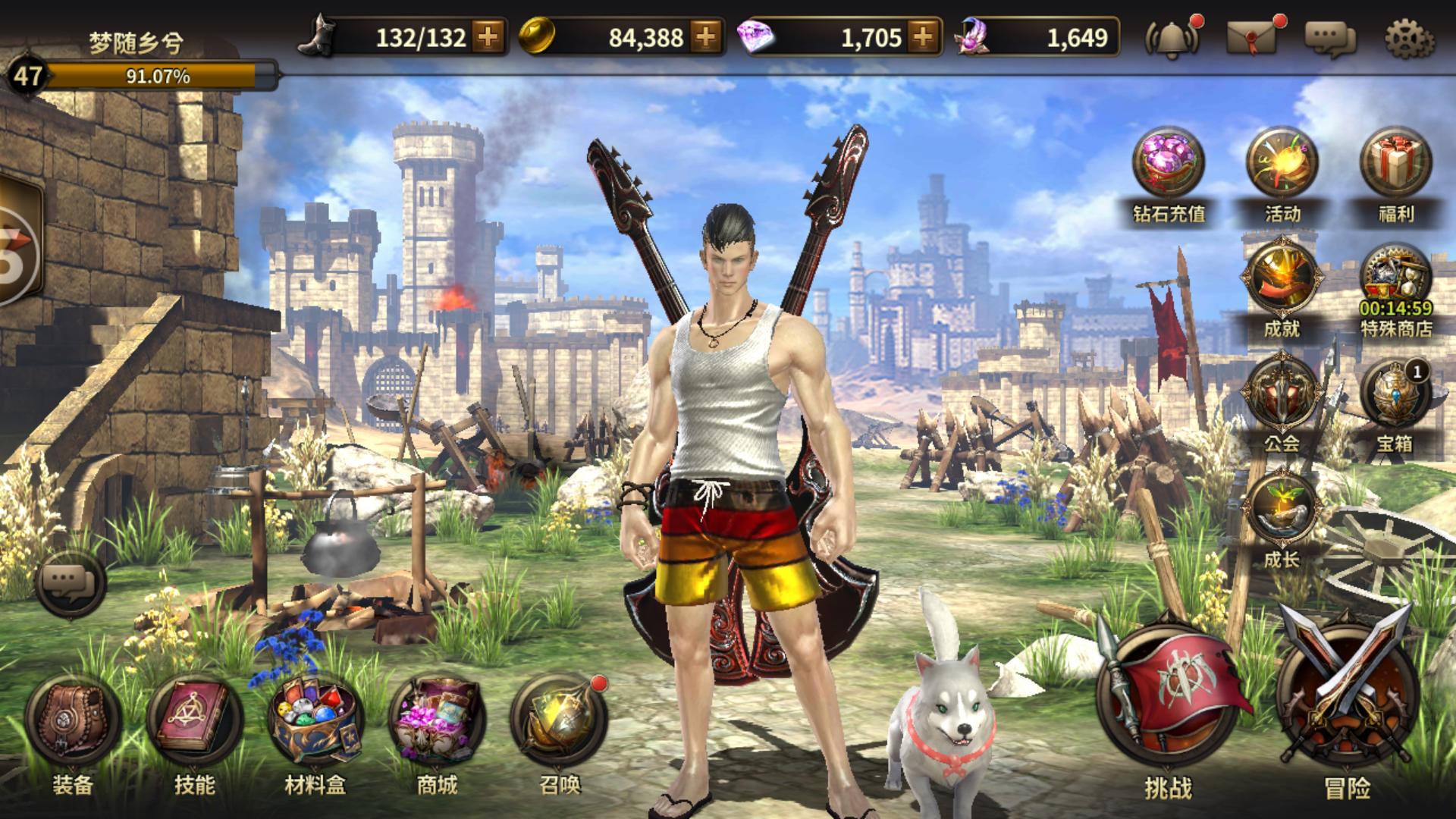The width and height of the screenshot is (1456, 819).
Task: Open the gear settings icon
Action: pyautogui.click(x=1409, y=38)
